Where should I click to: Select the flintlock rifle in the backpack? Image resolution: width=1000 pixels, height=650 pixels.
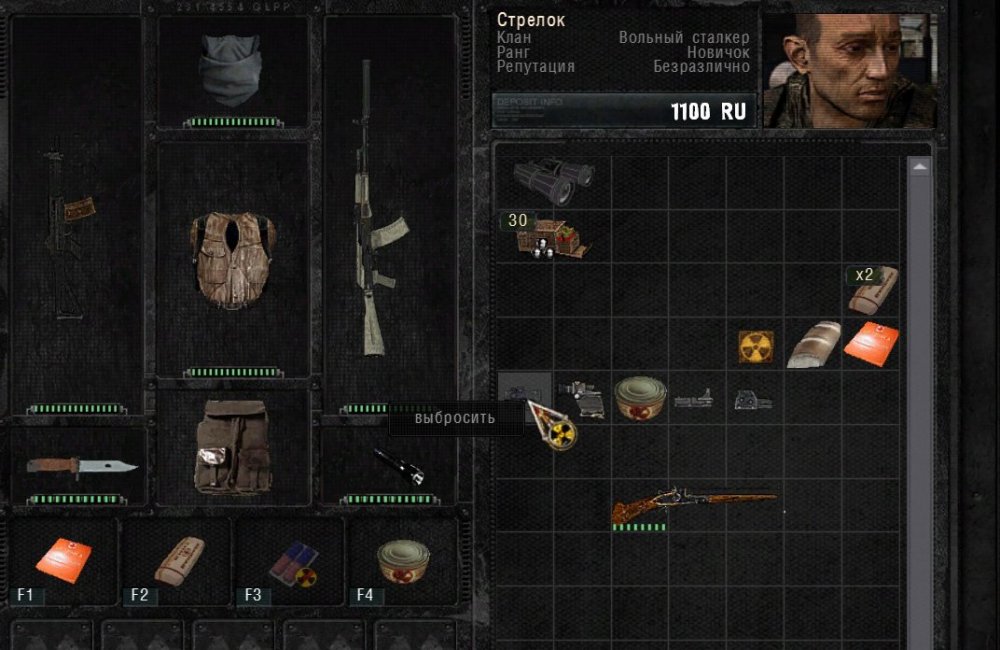(x=693, y=505)
